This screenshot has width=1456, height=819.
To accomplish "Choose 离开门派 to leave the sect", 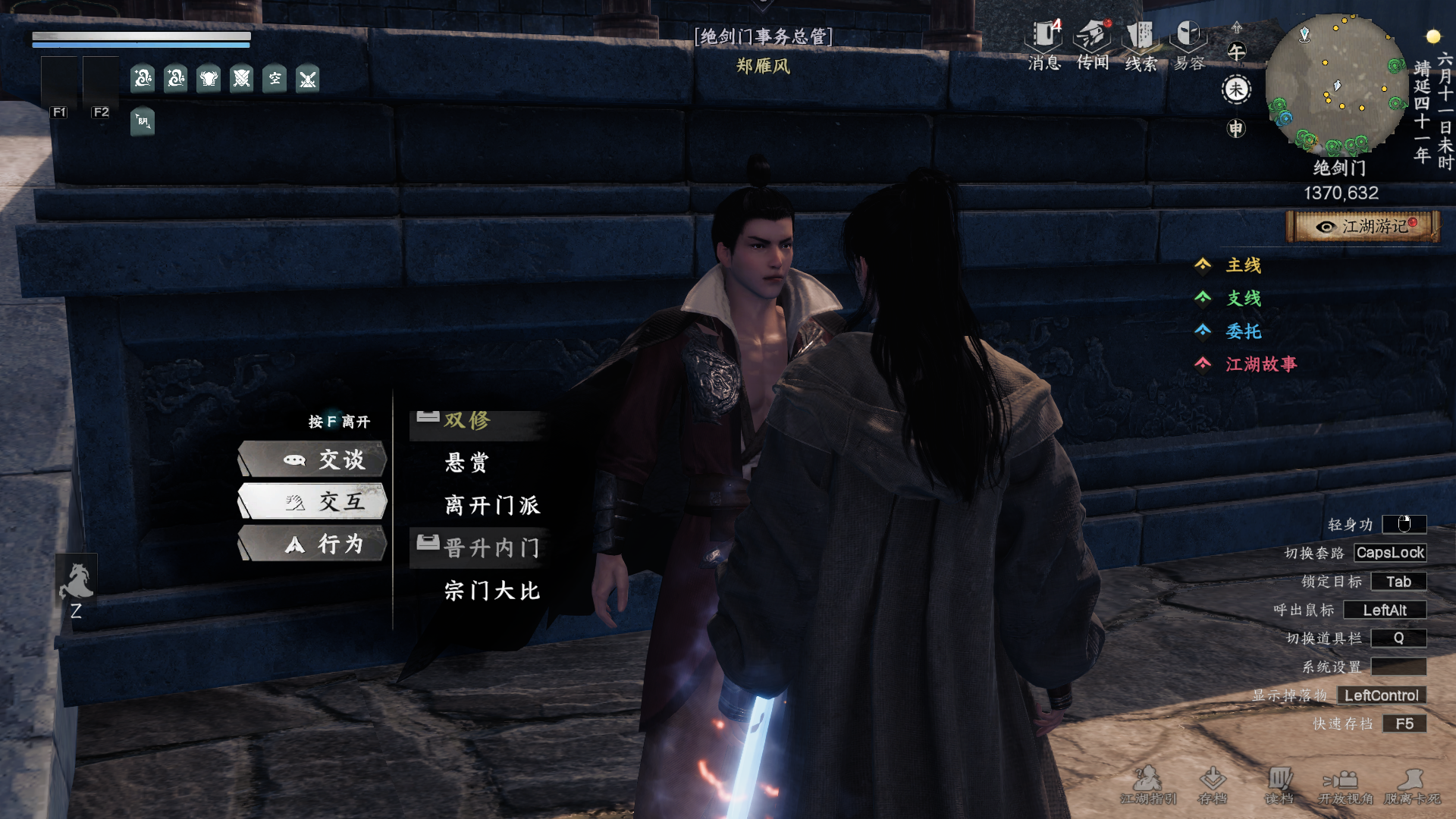I will coord(492,505).
